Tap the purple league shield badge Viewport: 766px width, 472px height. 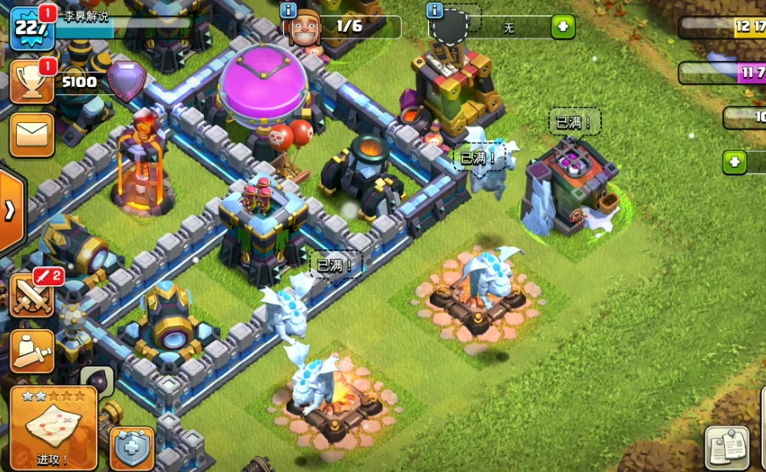pos(126,80)
